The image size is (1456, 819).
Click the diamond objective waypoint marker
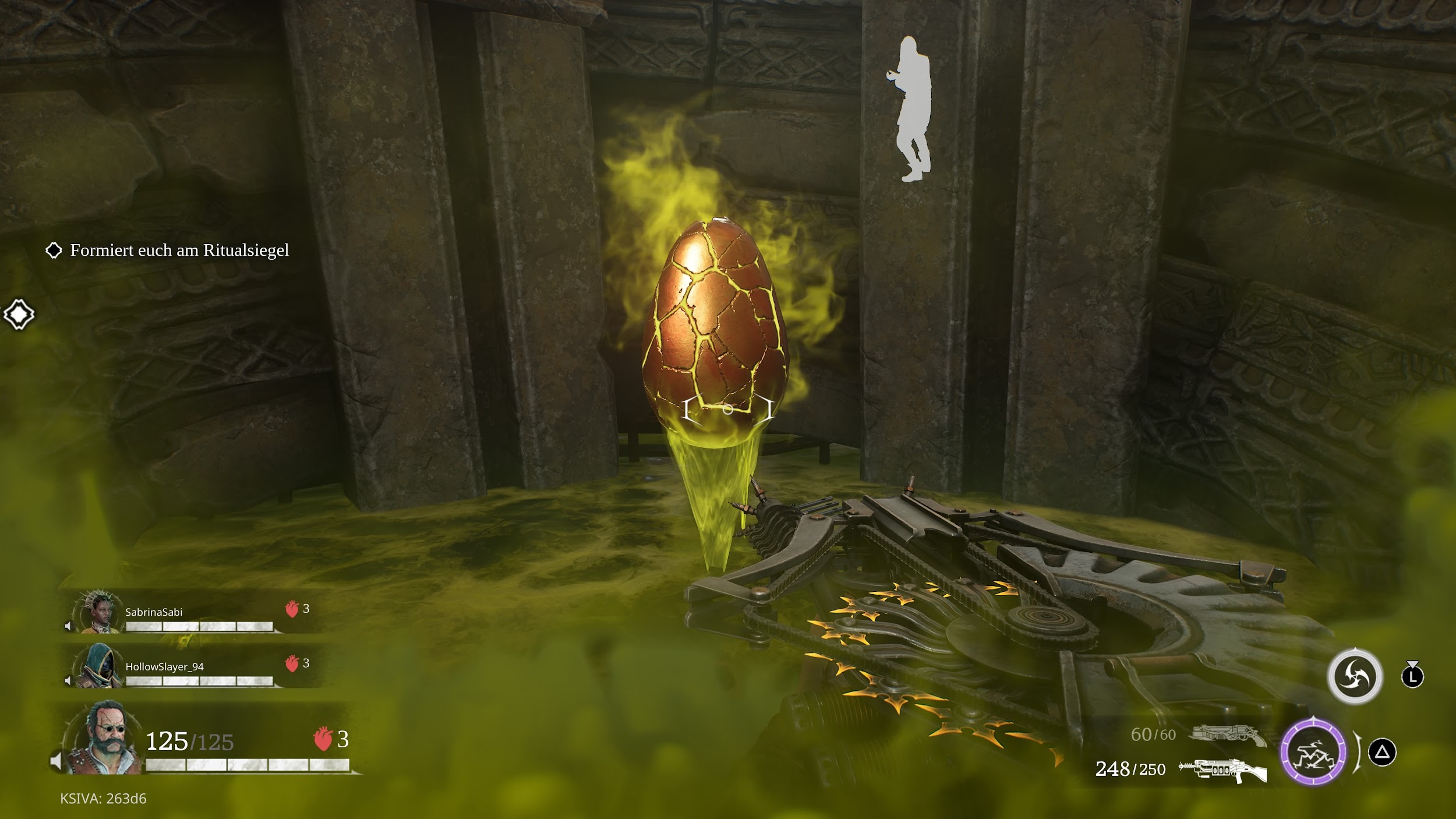[19, 315]
